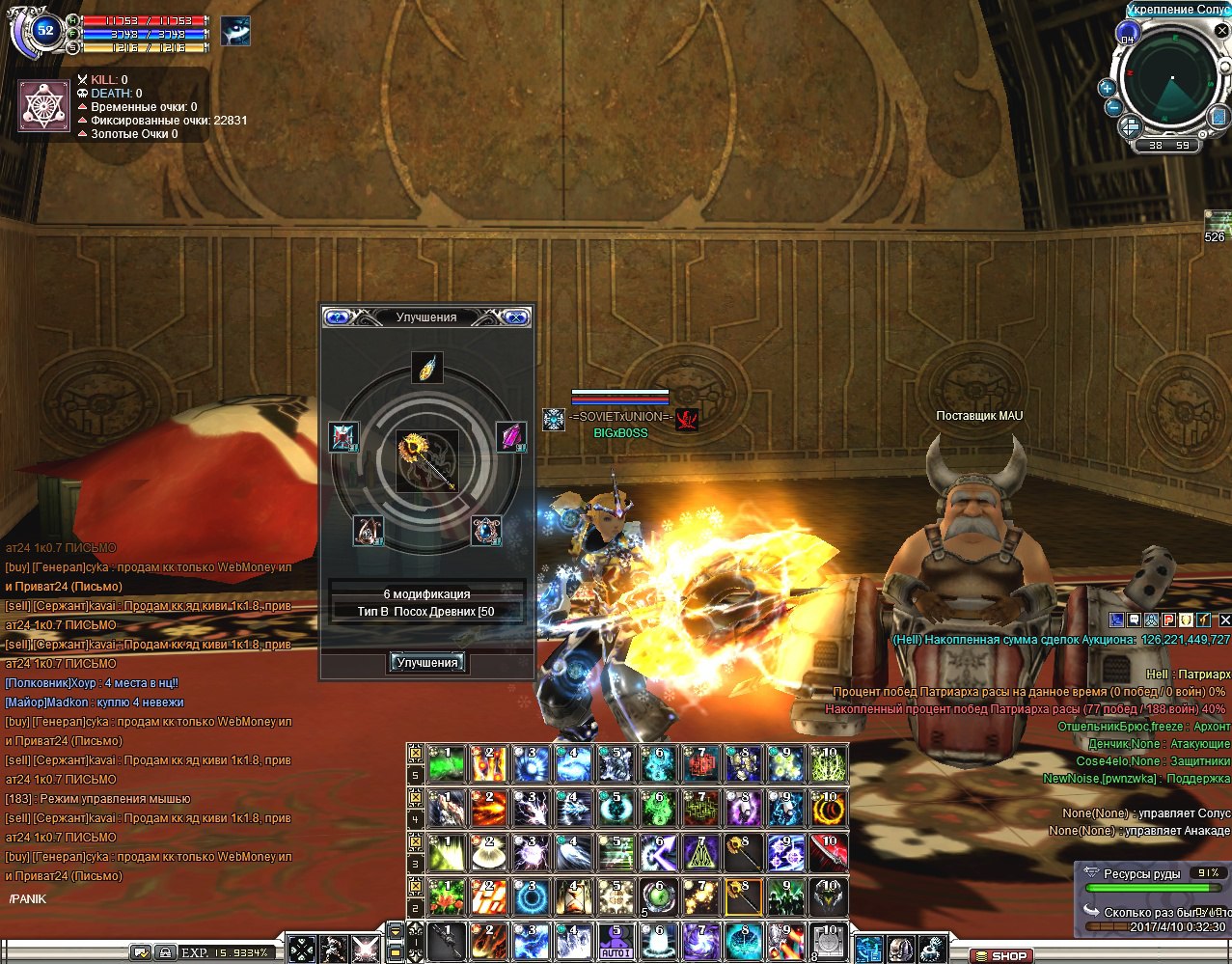Close the Улучшения upgrade window
Image resolution: width=1232 pixels, height=964 pixels.
[x=517, y=317]
